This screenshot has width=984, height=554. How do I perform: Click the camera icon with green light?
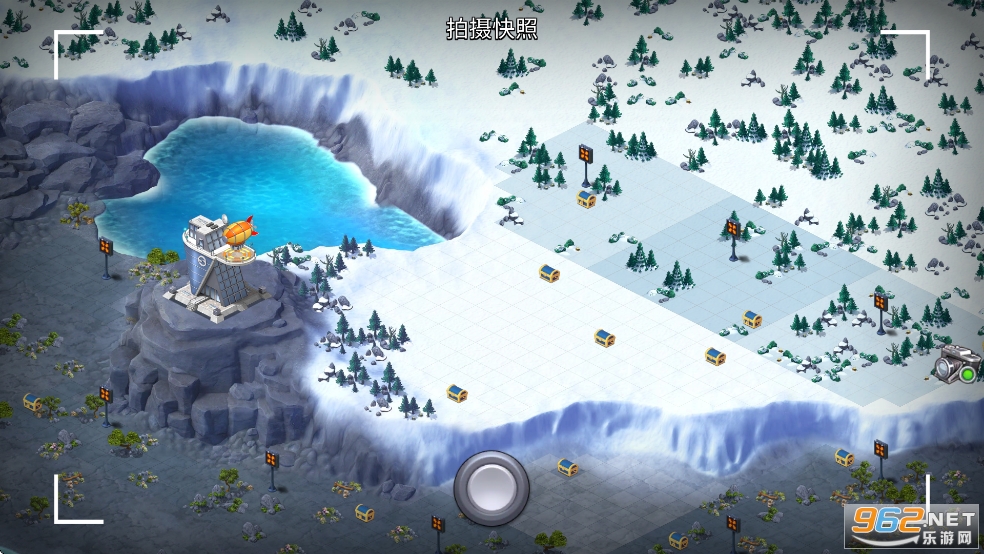point(954,369)
